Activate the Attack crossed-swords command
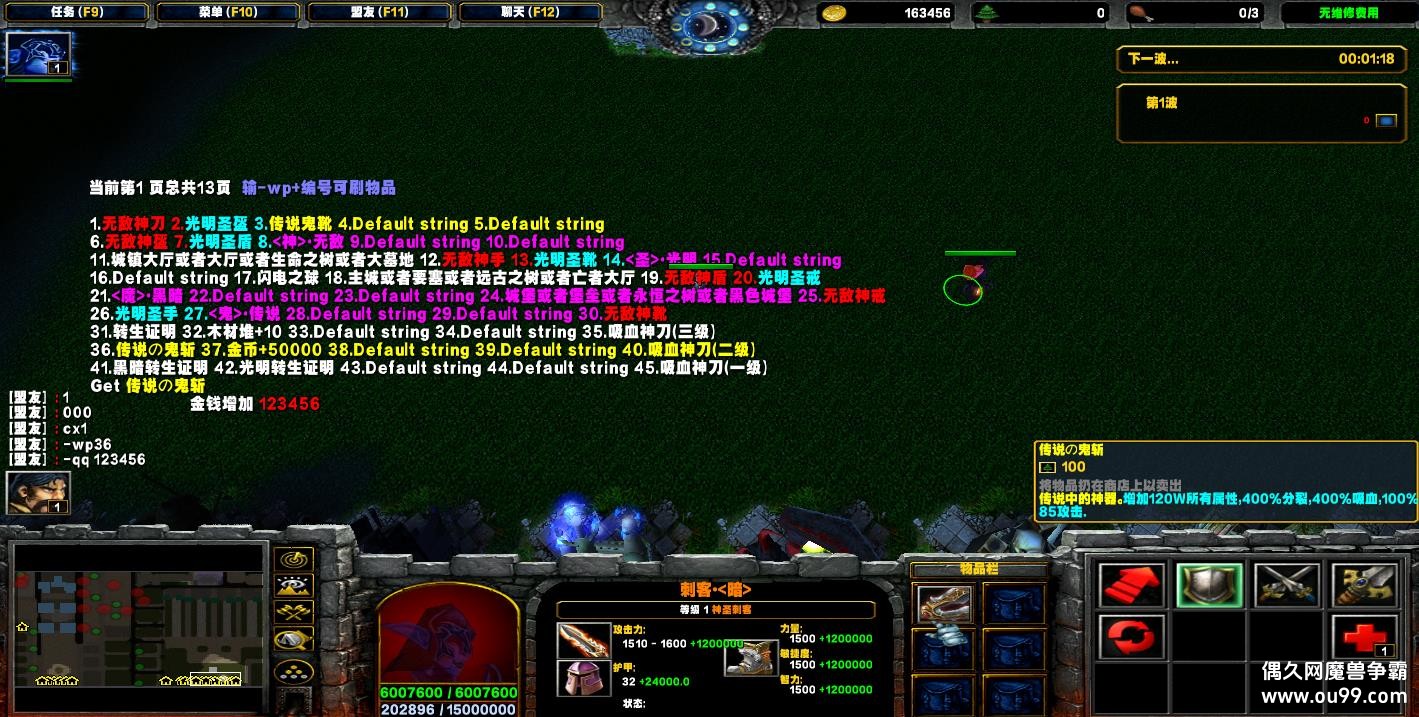The height and width of the screenshot is (717, 1419). (x=1286, y=585)
